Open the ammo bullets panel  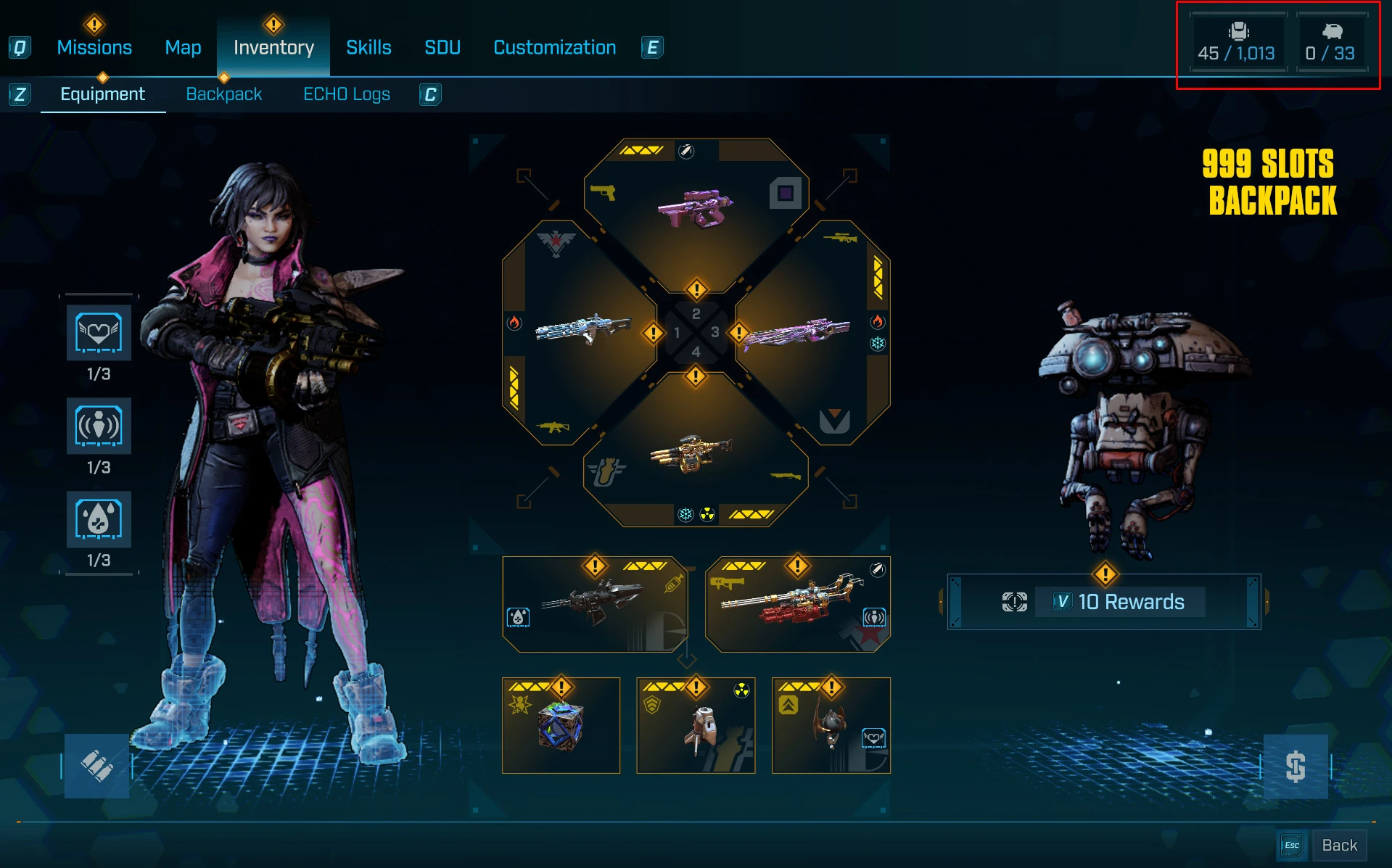pyautogui.click(x=96, y=766)
